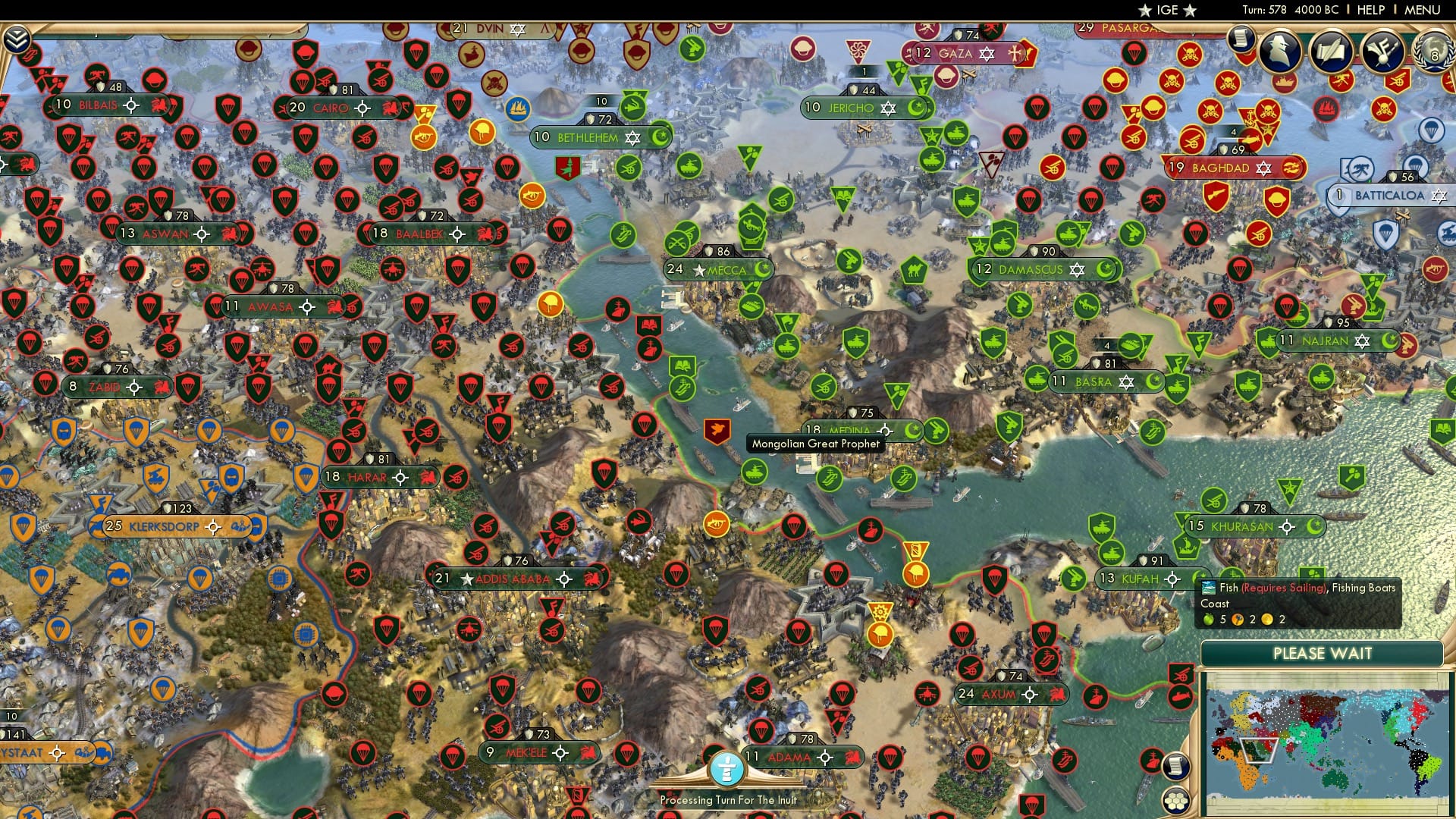This screenshot has width=1456, height=819.
Task: Click the map options scroll icon beside the minimap
Action: pos(1176,764)
